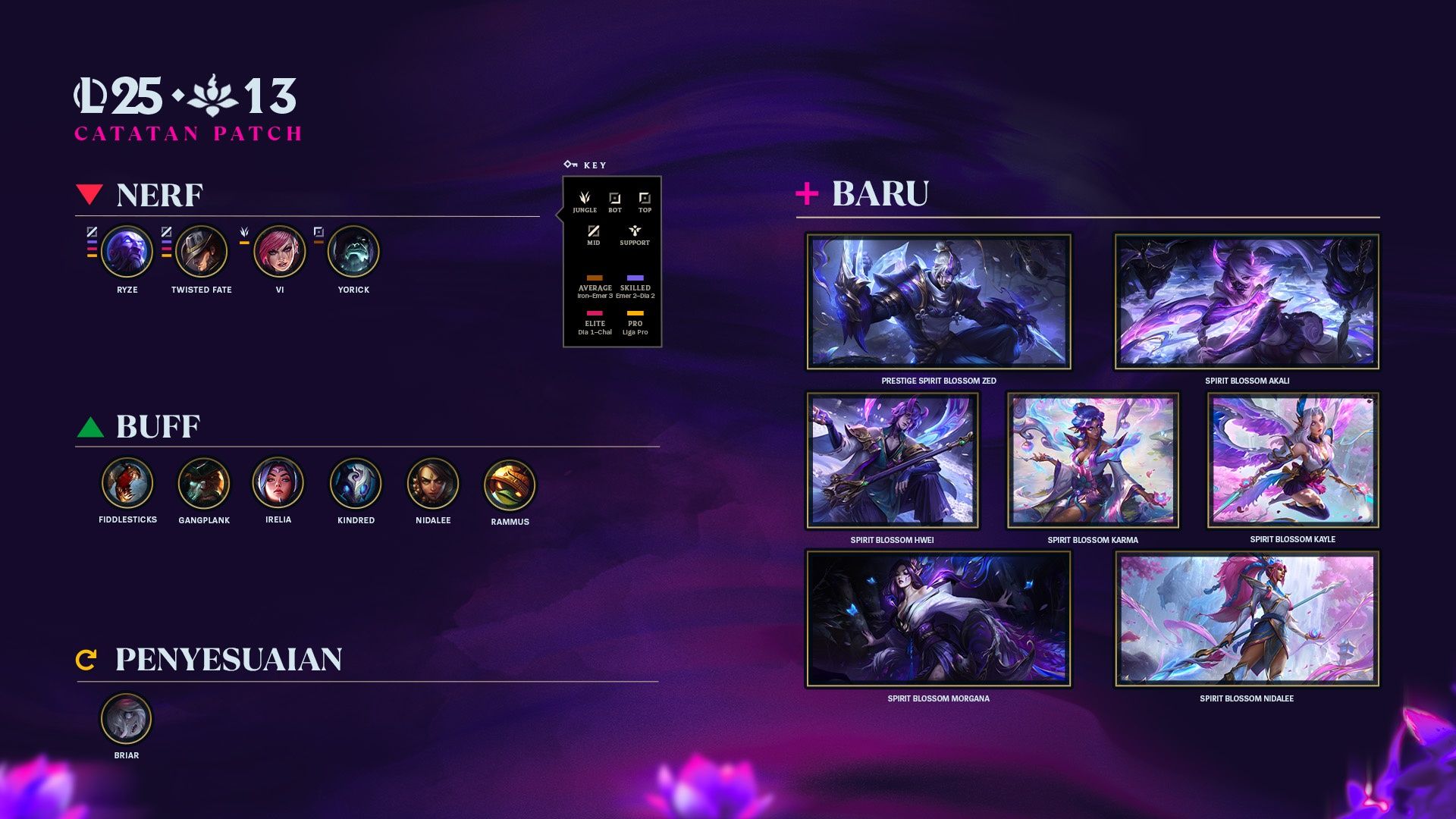Select the Yorick champion icon
This screenshot has height=819, width=1456.
(x=353, y=252)
